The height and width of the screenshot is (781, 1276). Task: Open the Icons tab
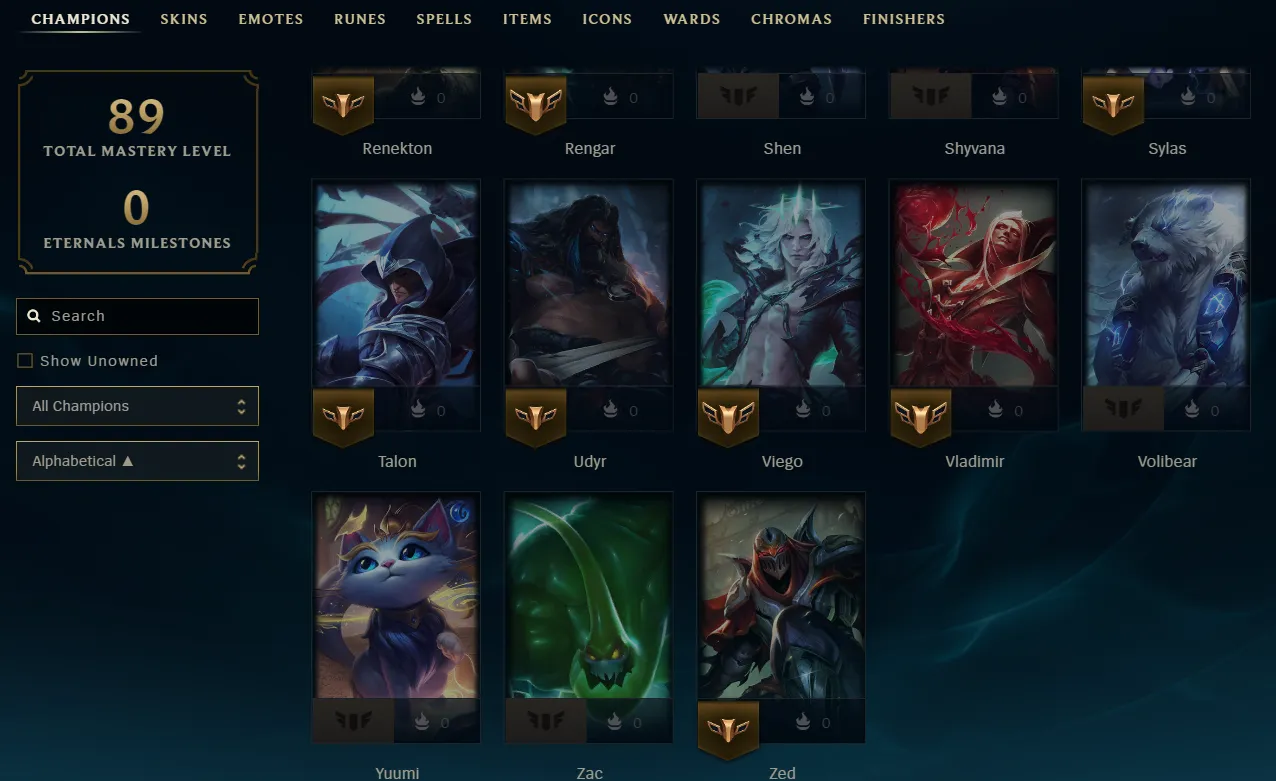point(607,19)
